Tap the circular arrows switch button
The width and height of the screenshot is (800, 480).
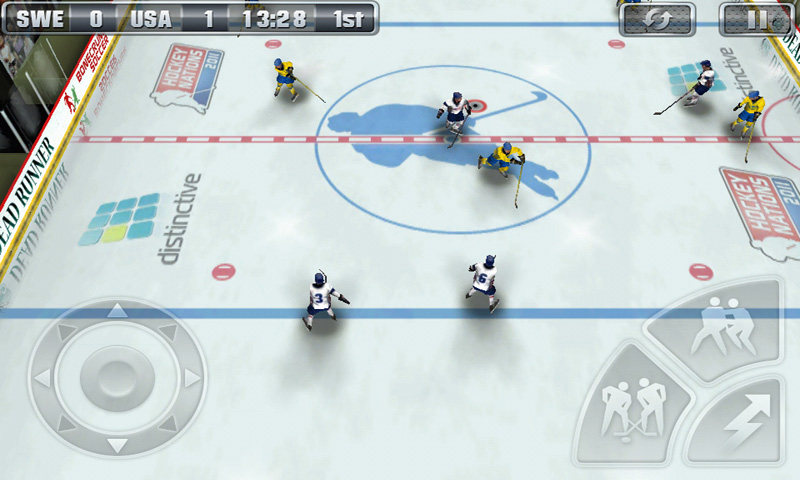coord(656,18)
